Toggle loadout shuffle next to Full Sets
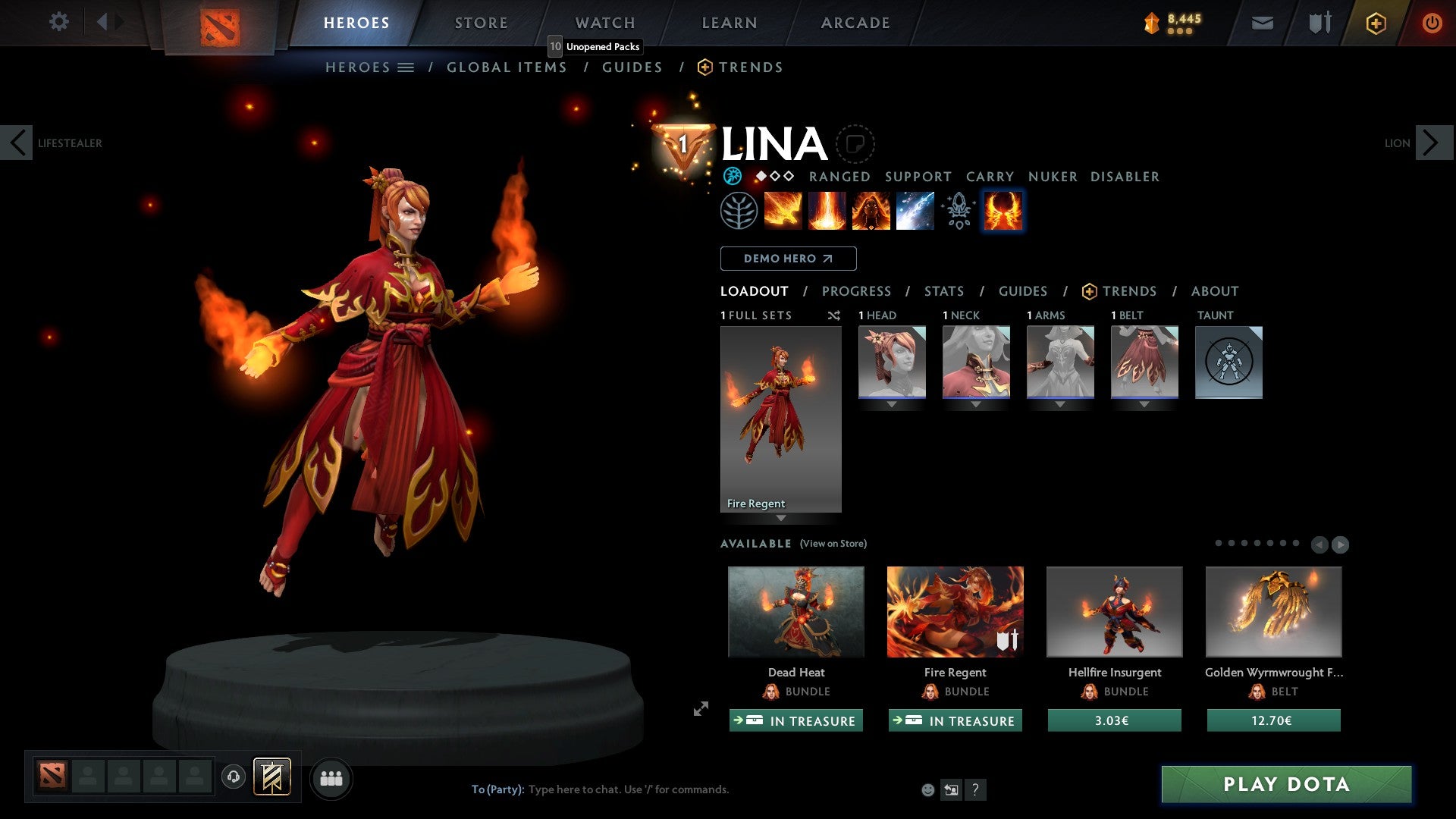The image size is (1456, 819). tap(833, 315)
